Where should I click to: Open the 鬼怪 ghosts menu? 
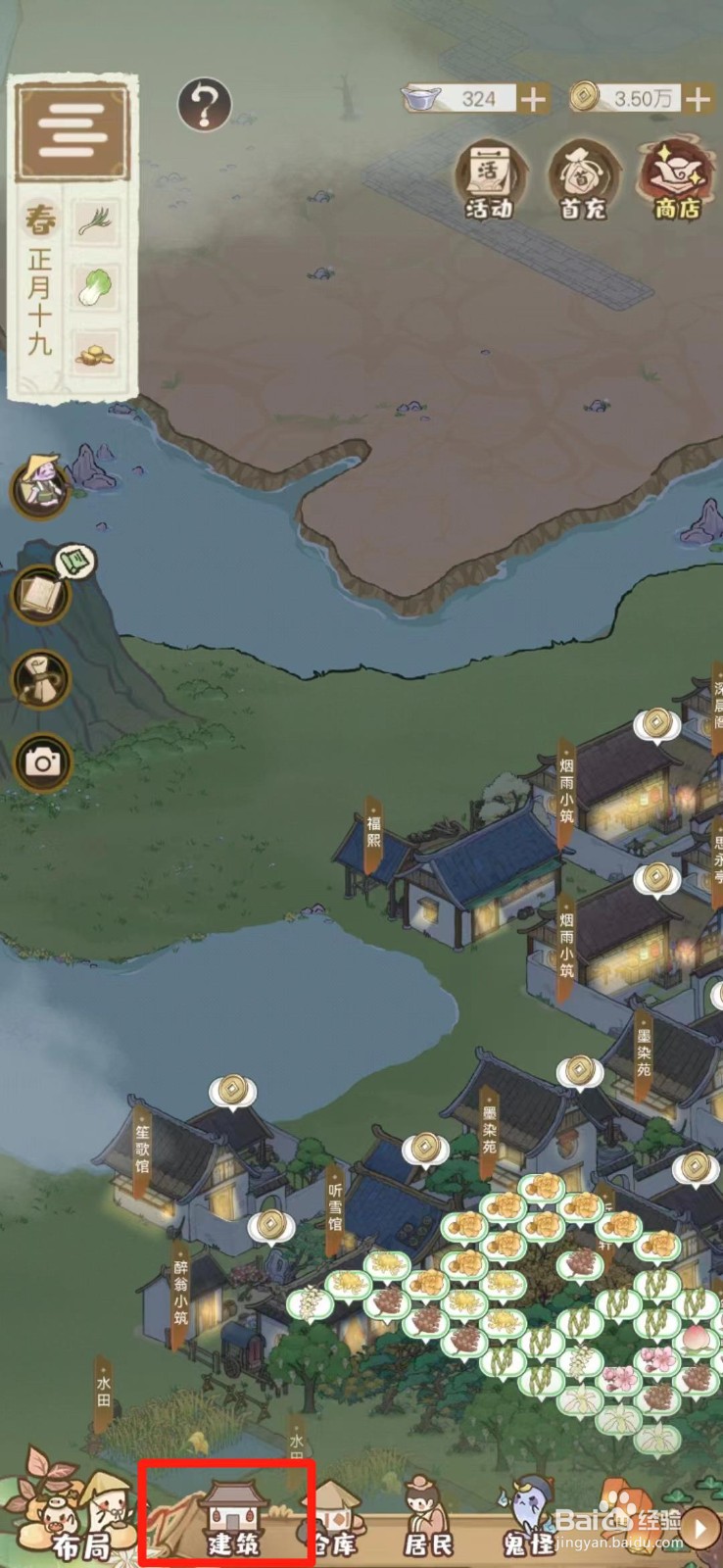[529, 1526]
